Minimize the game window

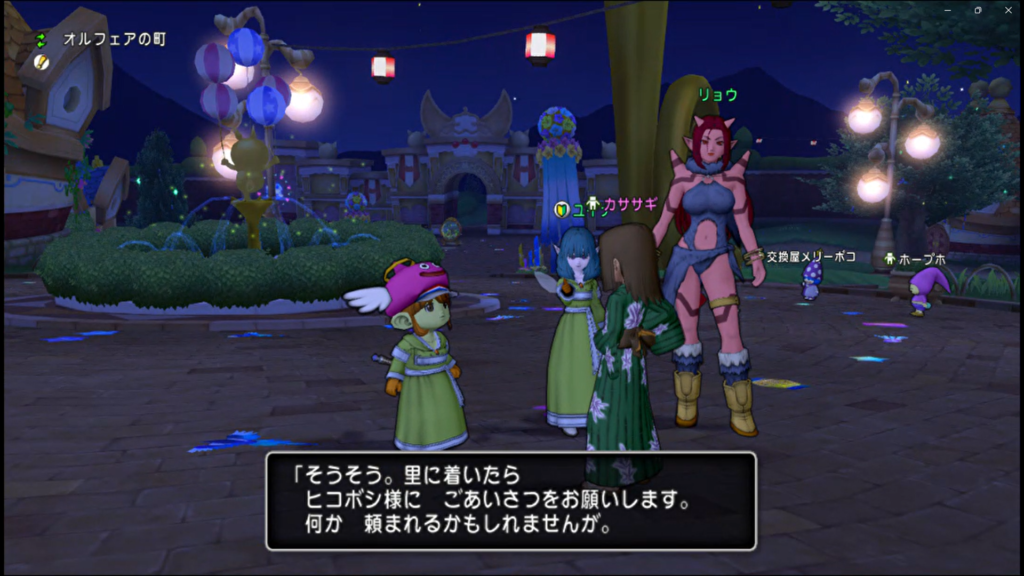949,9
